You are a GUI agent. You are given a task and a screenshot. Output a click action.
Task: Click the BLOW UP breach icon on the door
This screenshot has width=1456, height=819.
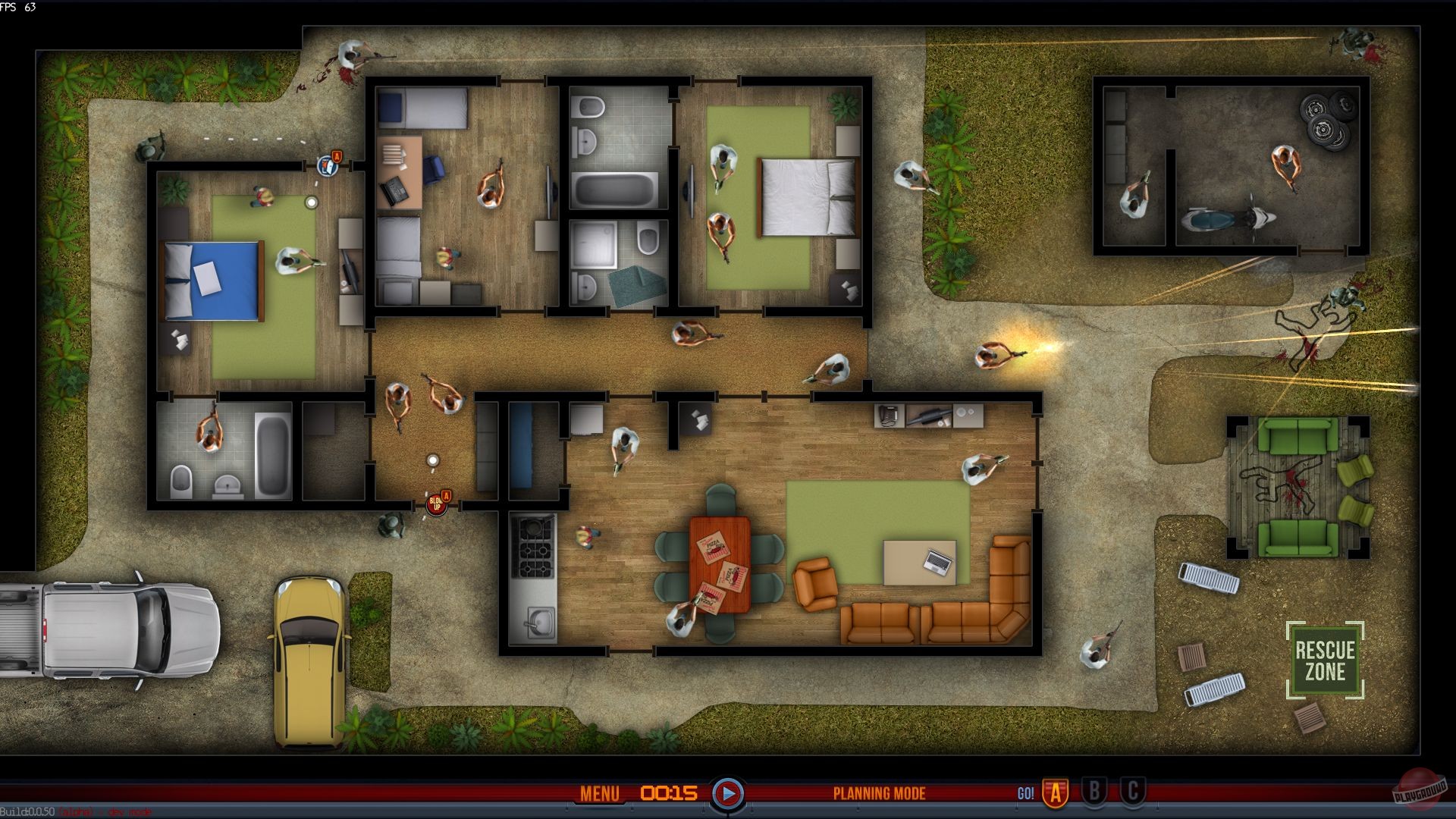(x=436, y=505)
